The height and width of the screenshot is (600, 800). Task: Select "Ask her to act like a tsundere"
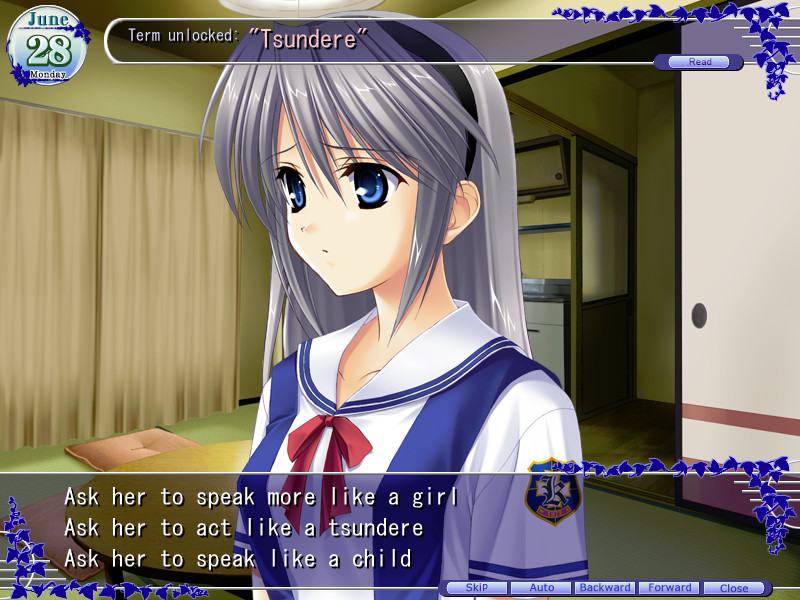244,527
